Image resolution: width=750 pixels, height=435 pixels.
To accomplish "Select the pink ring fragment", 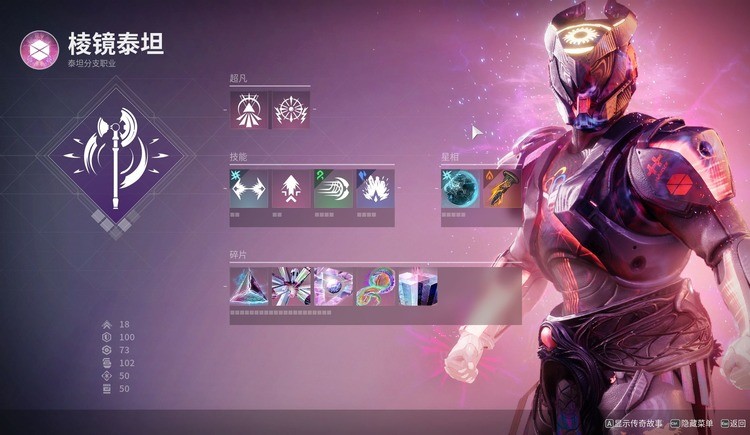I will 333,286.
